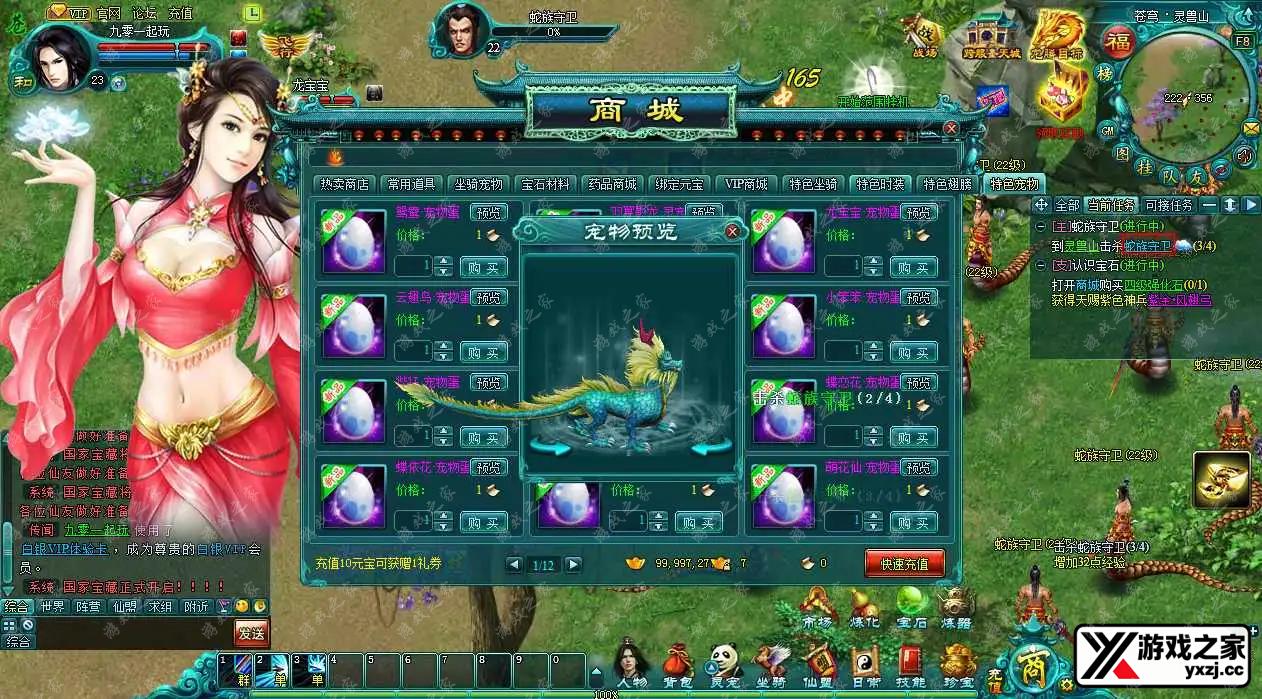The width and height of the screenshot is (1262, 699).
Task: Open the 宝石材料 category tab
Action: [x=545, y=184]
